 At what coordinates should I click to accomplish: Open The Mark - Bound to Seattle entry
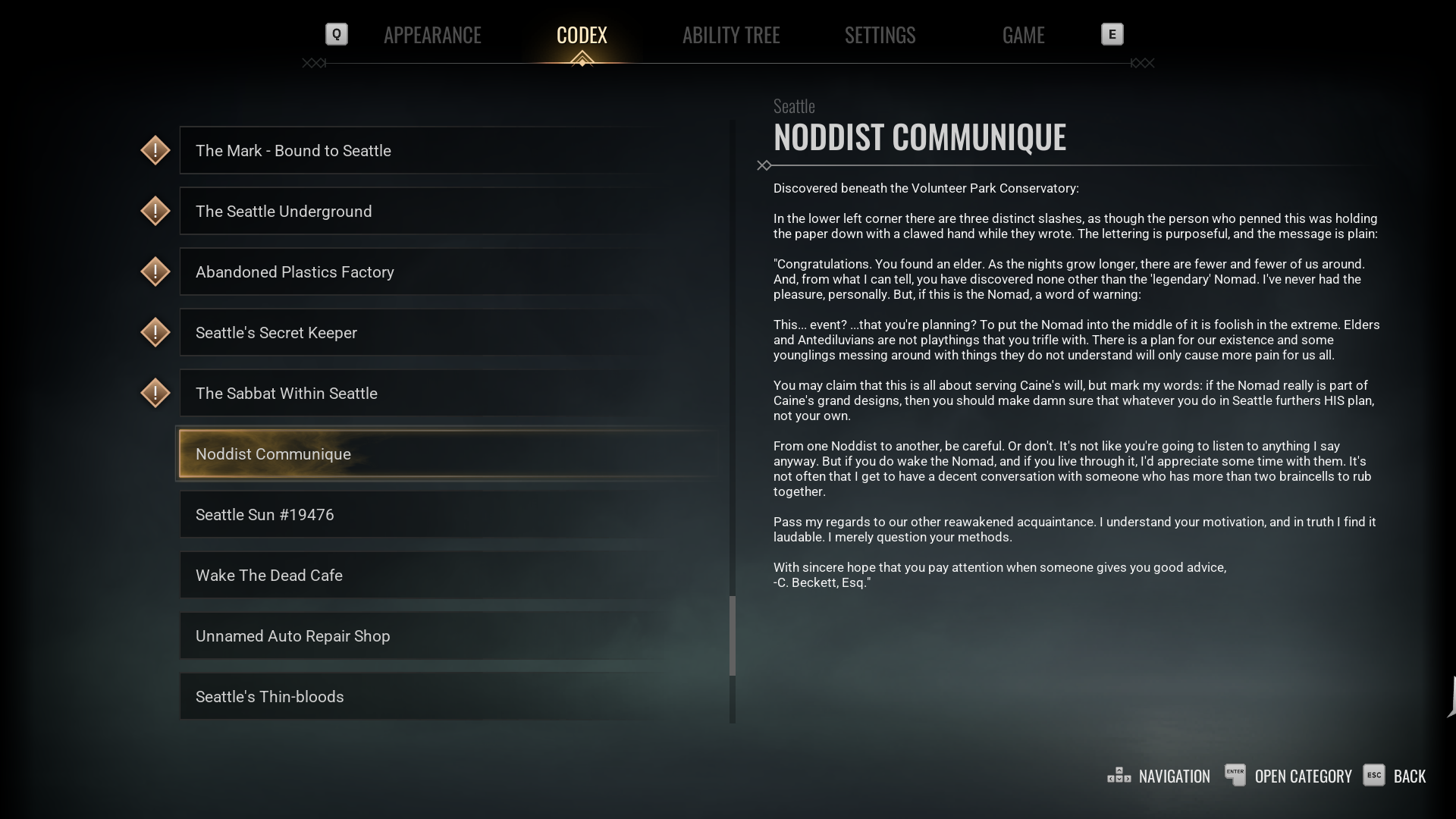point(447,151)
